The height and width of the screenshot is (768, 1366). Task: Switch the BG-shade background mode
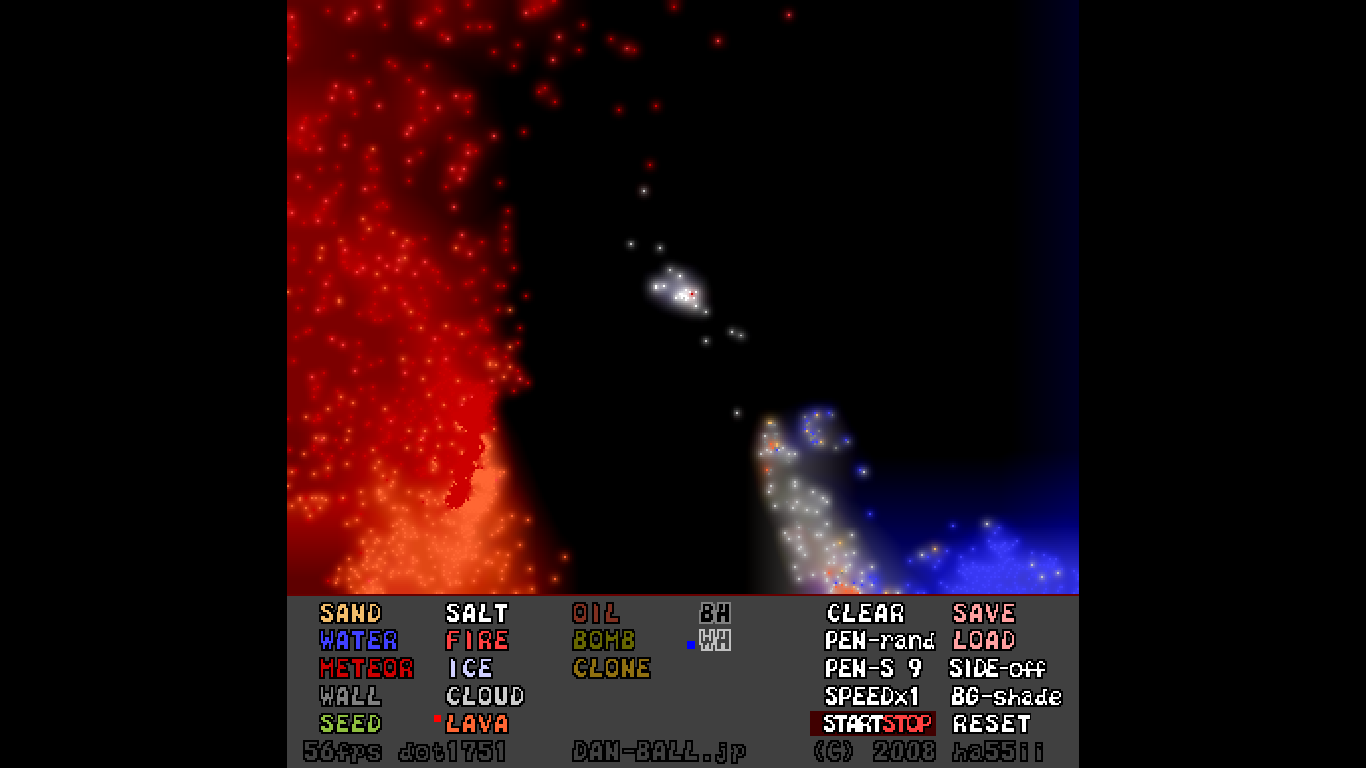tap(1007, 696)
